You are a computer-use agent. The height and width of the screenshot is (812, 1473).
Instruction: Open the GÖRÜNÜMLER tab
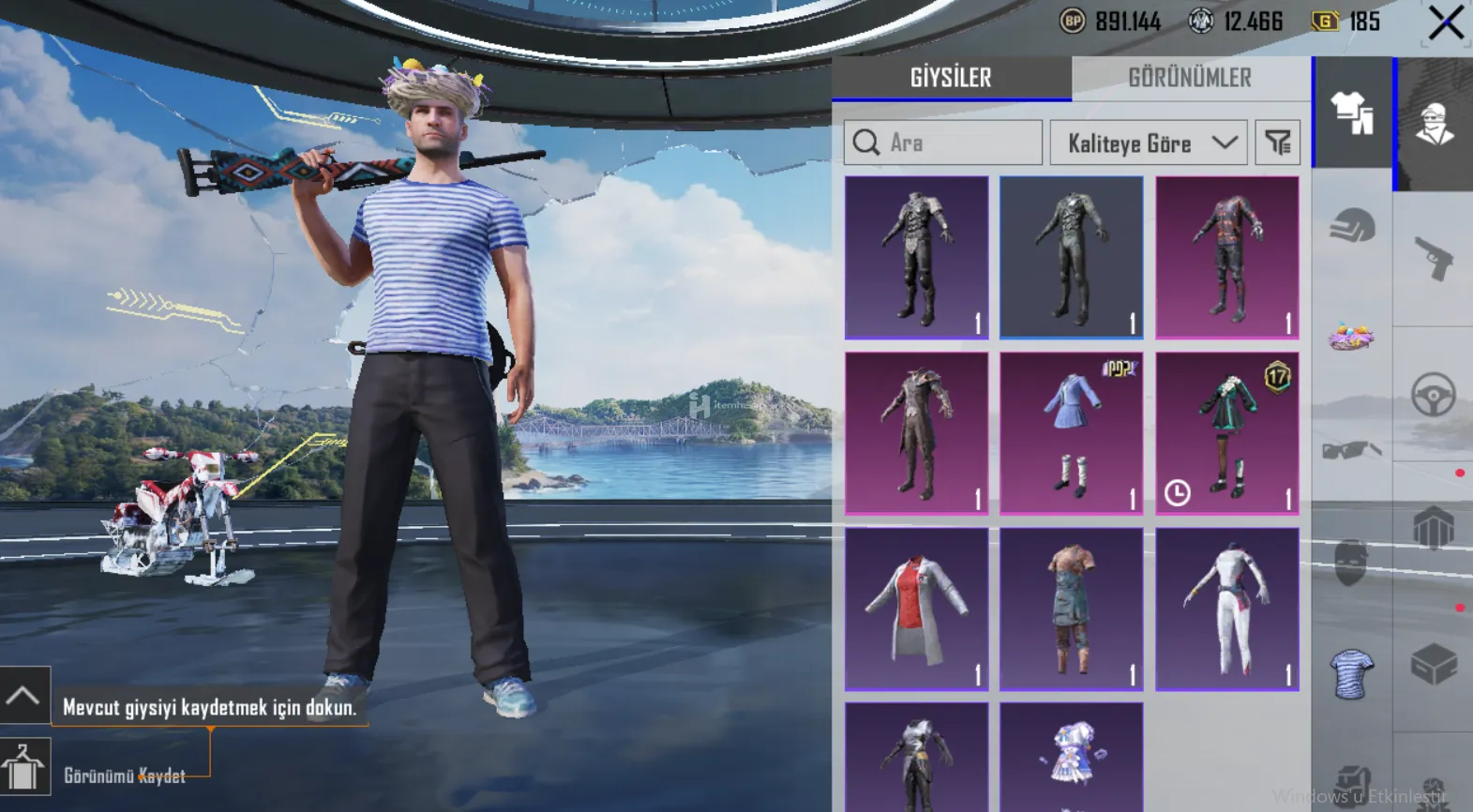click(x=1189, y=78)
